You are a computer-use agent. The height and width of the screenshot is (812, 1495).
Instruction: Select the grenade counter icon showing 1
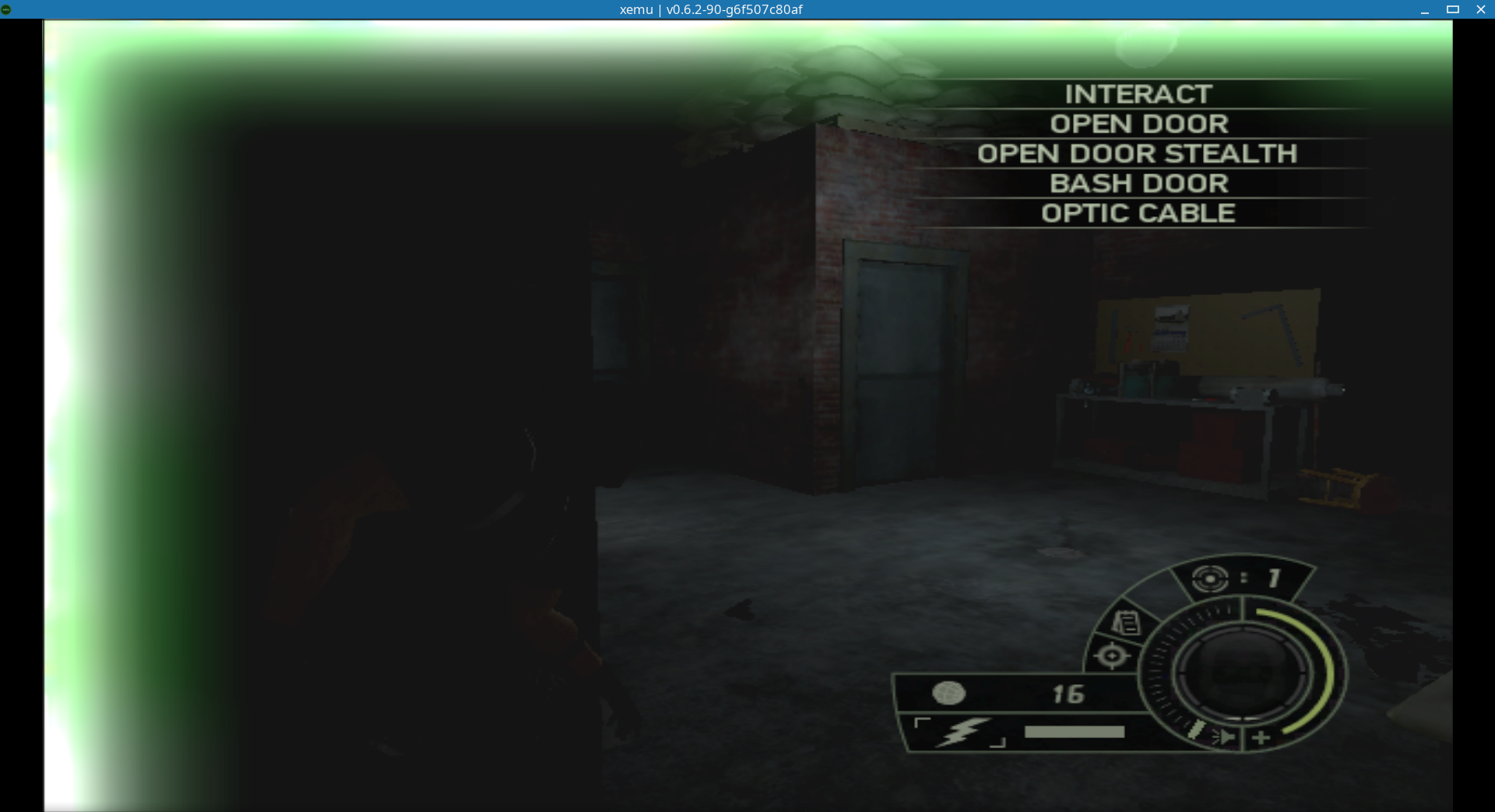pyautogui.click(x=1209, y=580)
